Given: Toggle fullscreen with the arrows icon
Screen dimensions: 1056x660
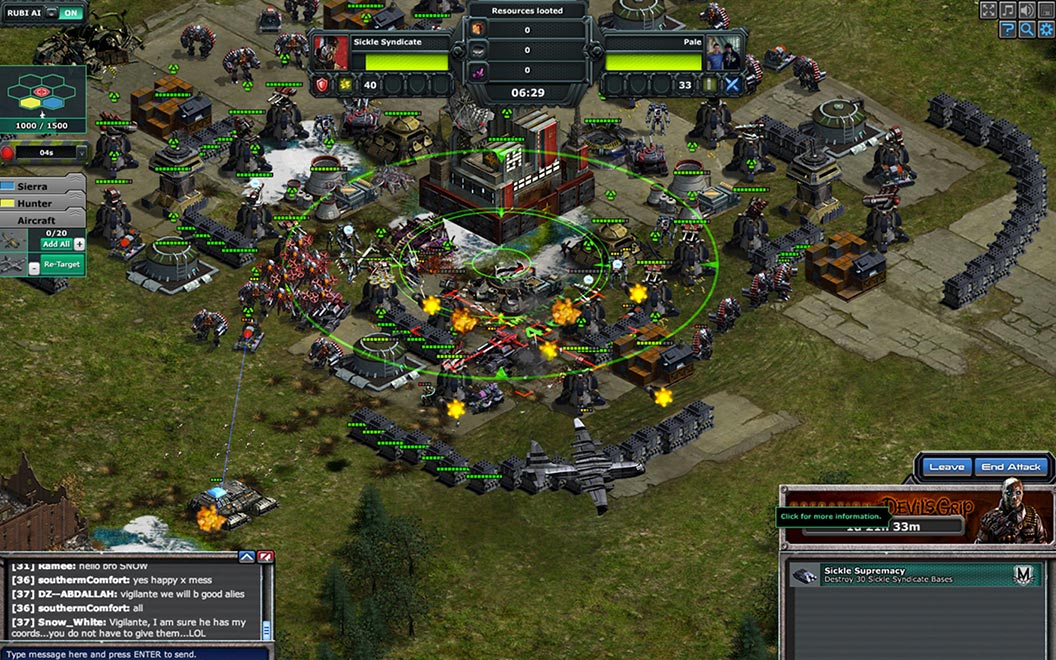Looking at the screenshot, I should pos(988,10).
